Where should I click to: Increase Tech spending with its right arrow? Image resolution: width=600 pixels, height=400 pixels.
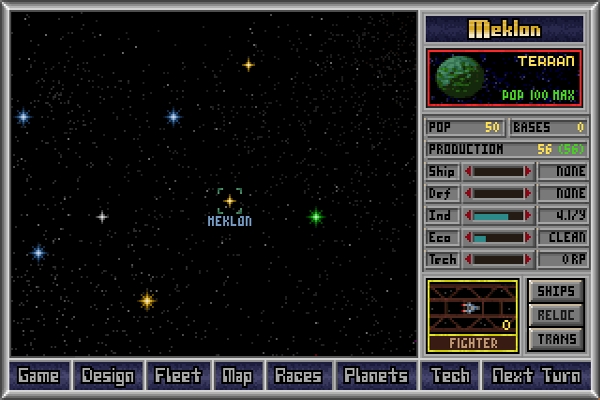(529, 259)
